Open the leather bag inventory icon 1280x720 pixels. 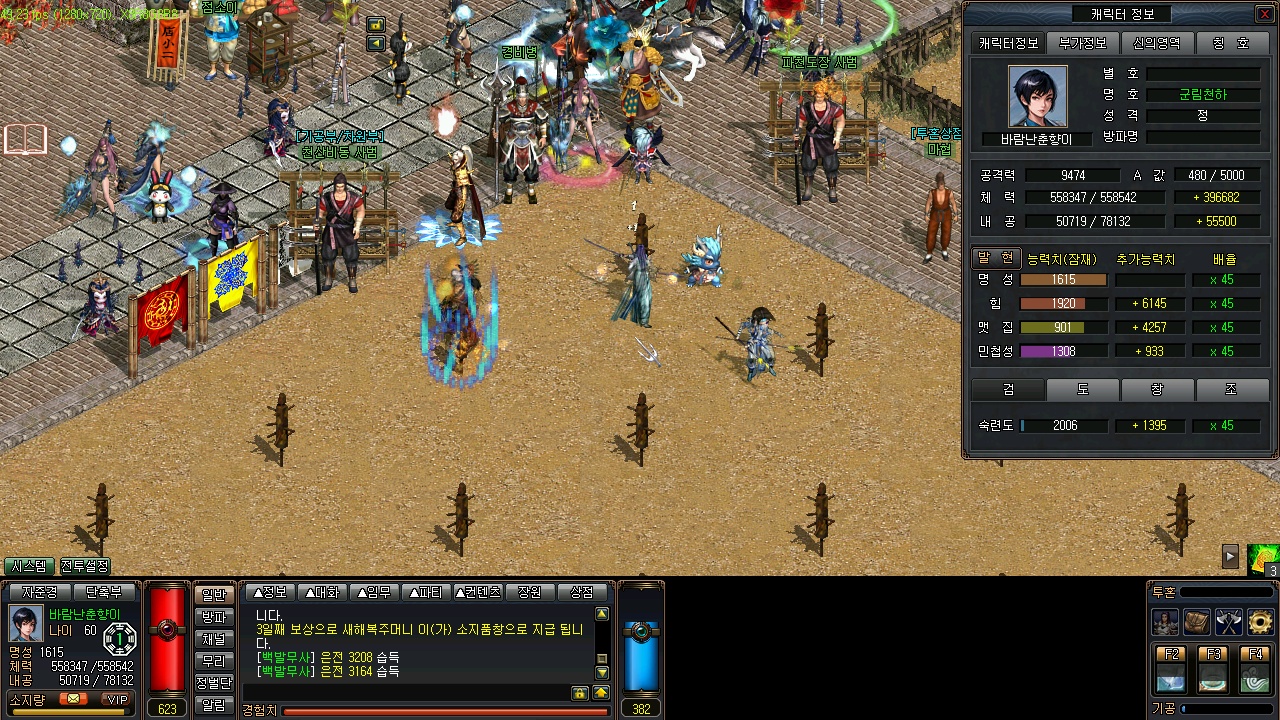click(x=1197, y=622)
